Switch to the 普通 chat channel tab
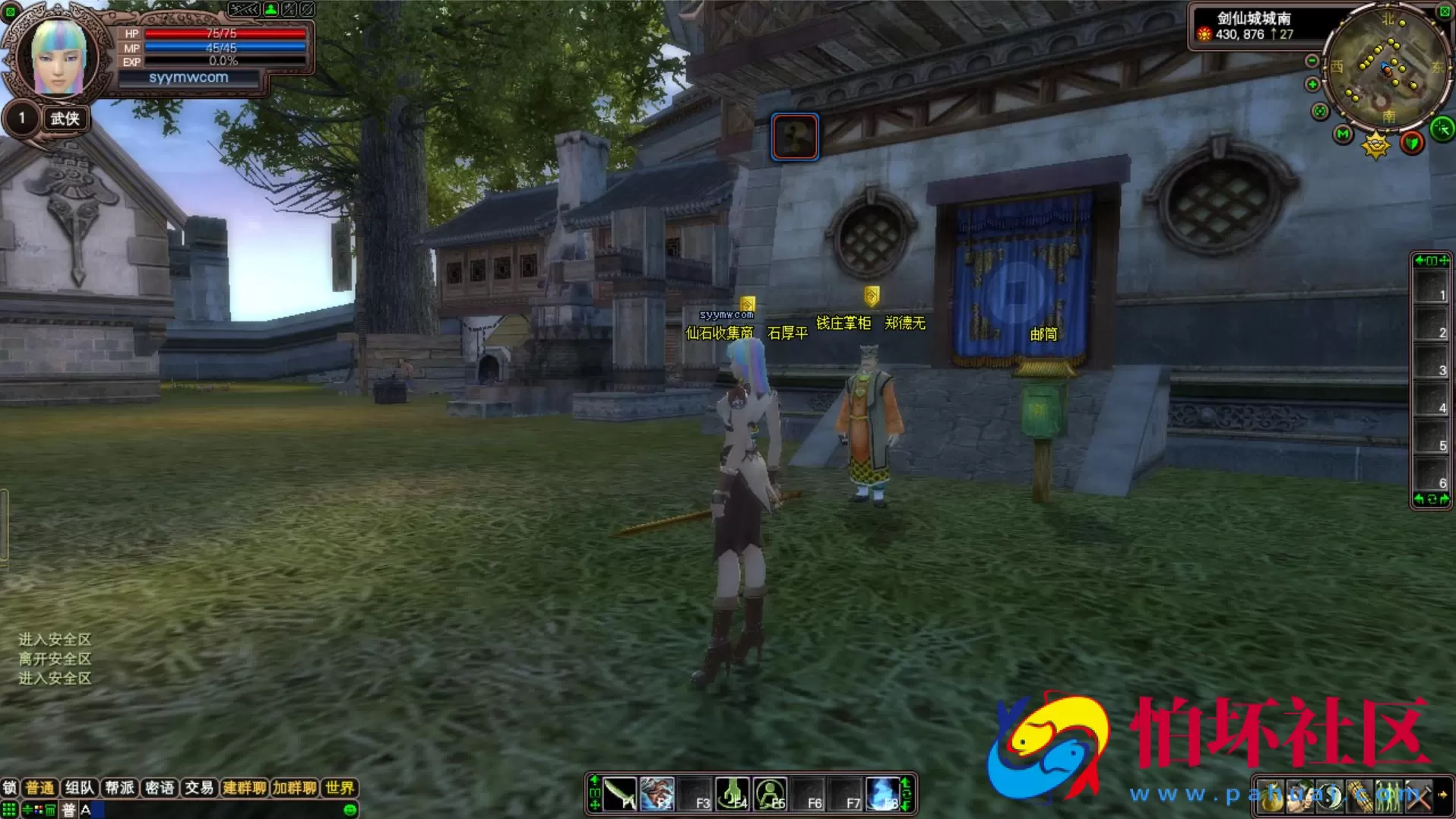This screenshot has width=1456, height=819. click(40, 788)
